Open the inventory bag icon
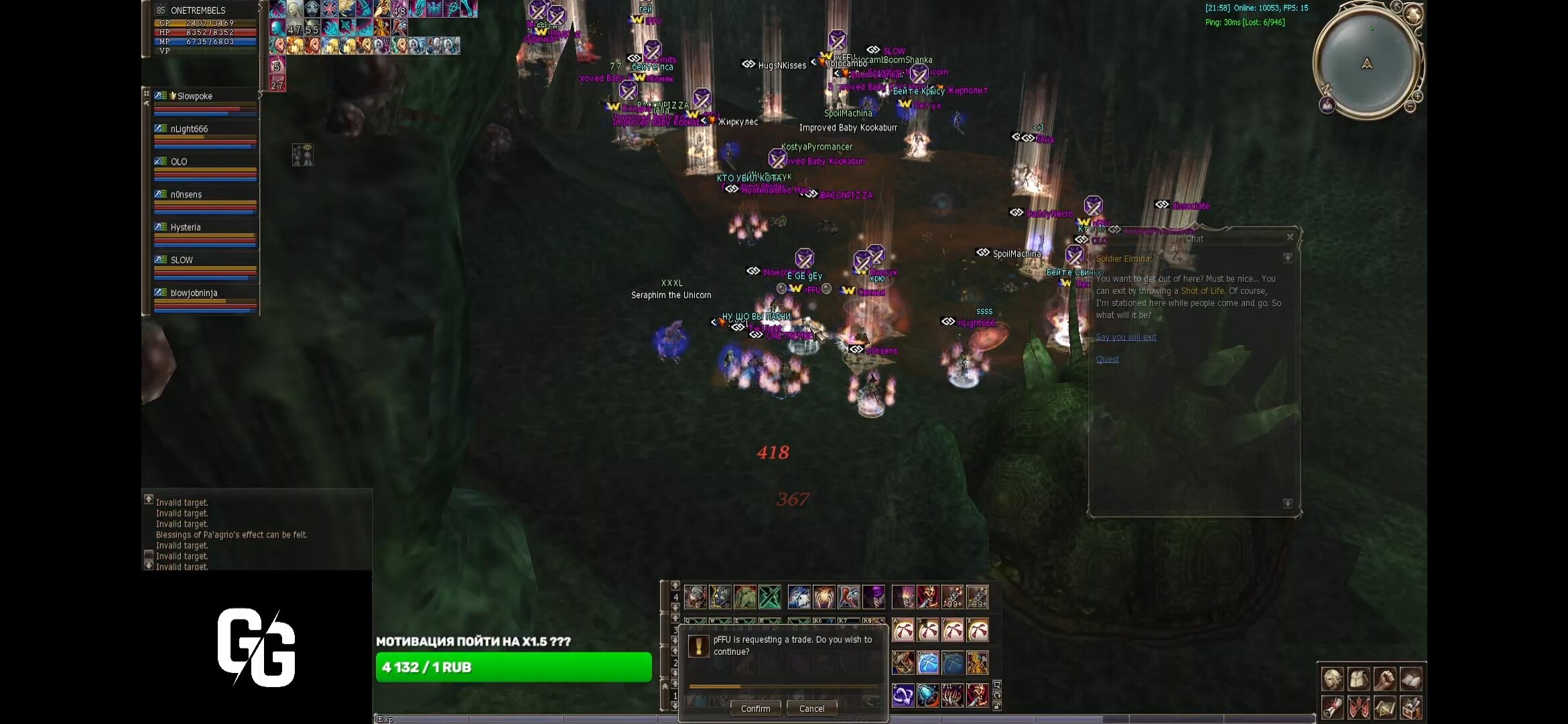Image resolution: width=1568 pixels, height=724 pixels. pos(1358,679)
